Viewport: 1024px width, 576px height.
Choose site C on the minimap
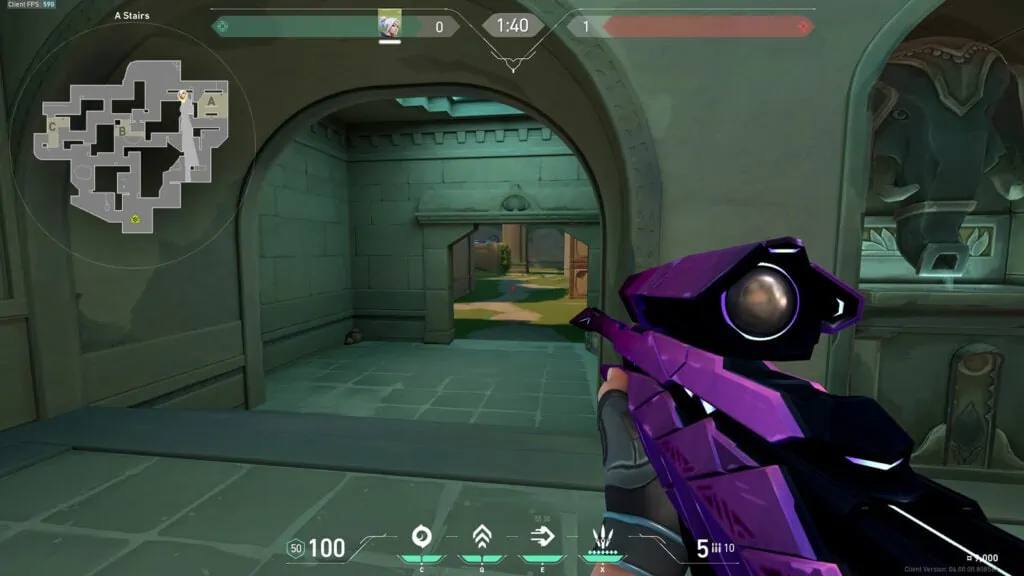[x=52, y=127]
